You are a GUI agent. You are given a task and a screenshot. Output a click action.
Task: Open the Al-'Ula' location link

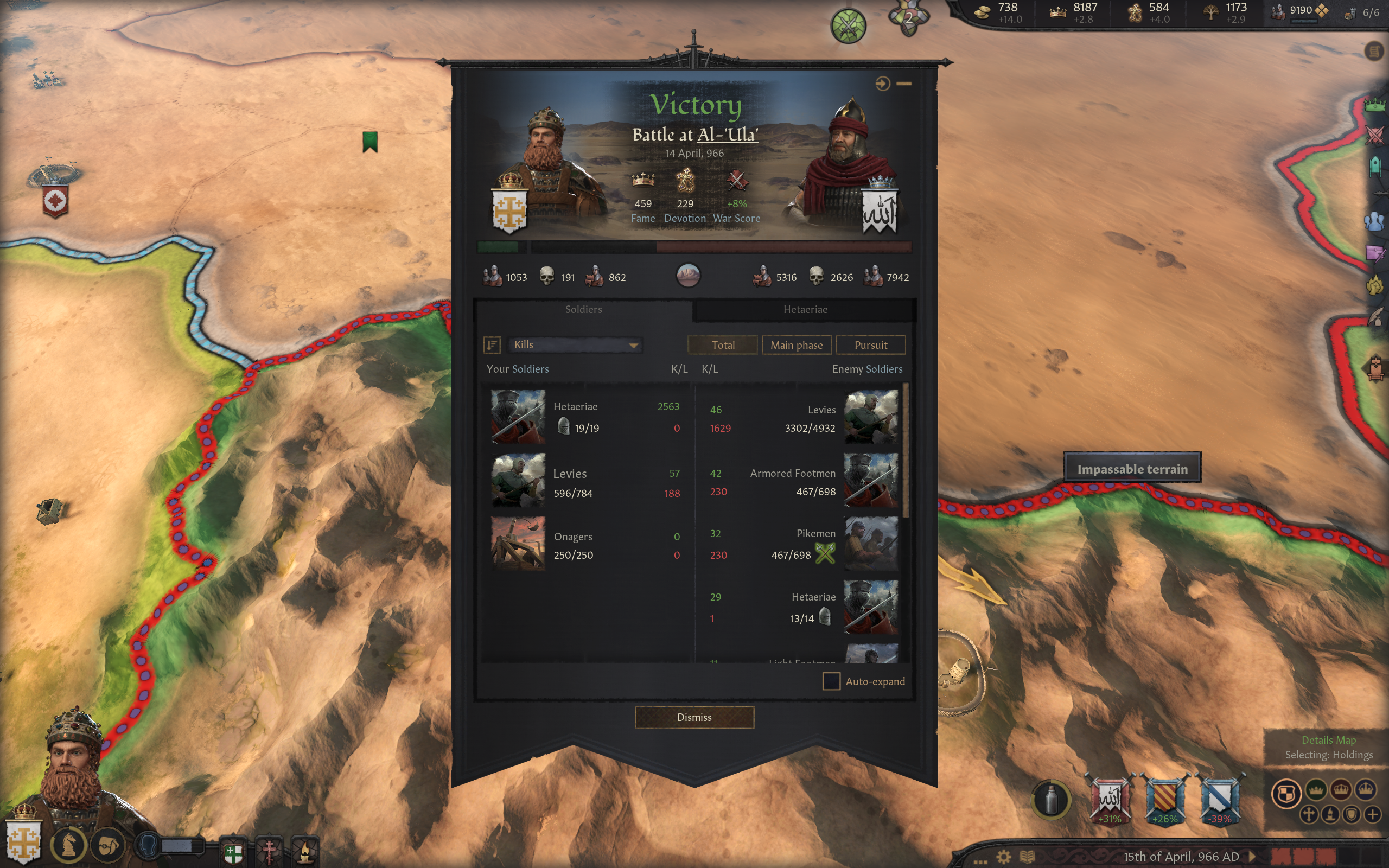tap(727, 135)
